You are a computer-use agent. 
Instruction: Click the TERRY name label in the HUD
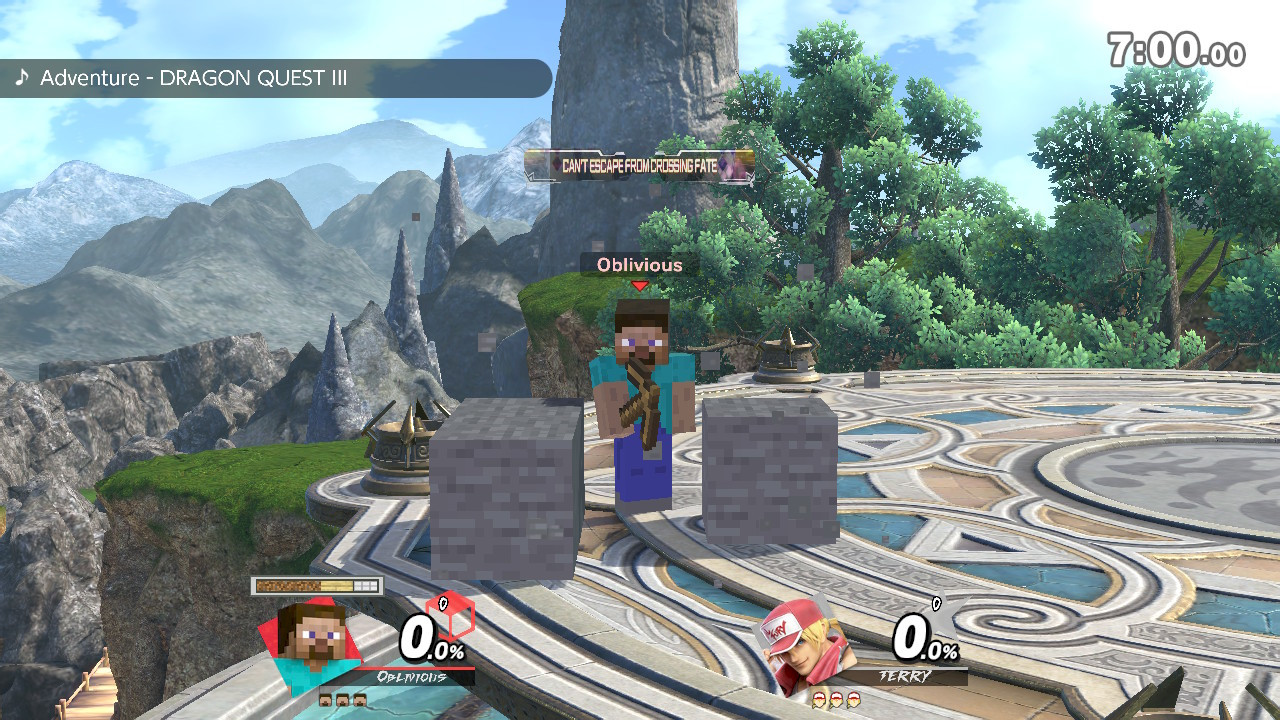coord(905,674)
